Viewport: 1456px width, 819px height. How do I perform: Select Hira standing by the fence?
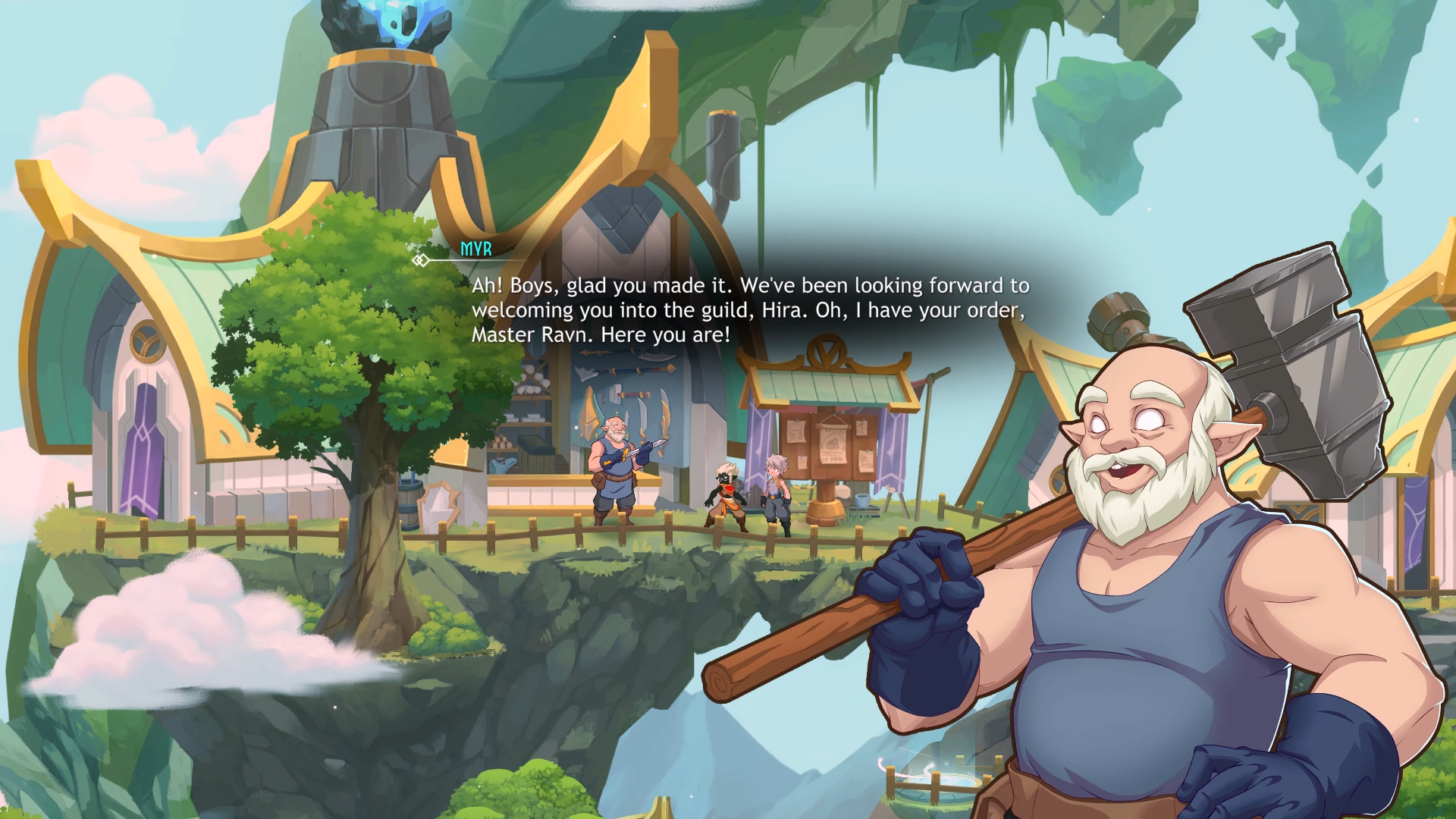pos(777,493)
